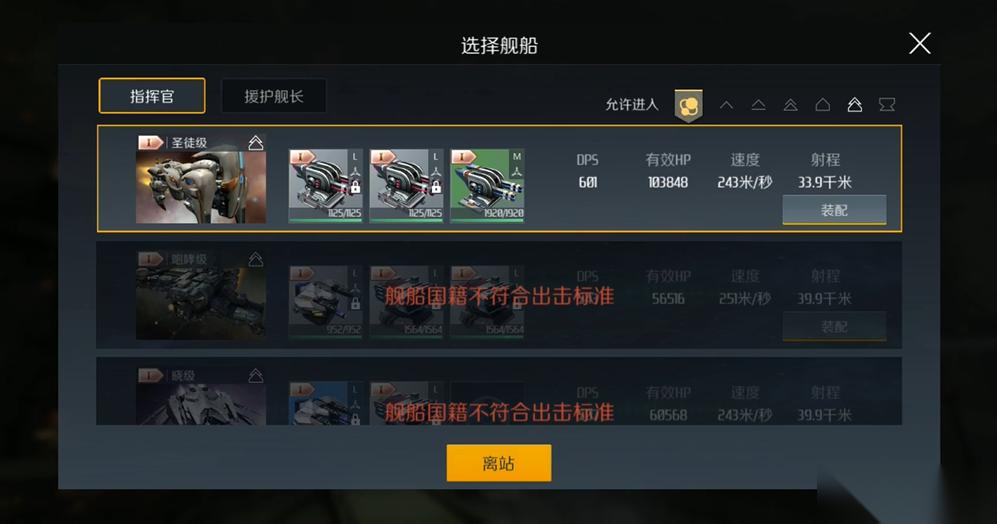Open 装配 fitting for the 圣徒级 ship
The height and width of the screenshot is (524, 997).
[x=834, y=210]
